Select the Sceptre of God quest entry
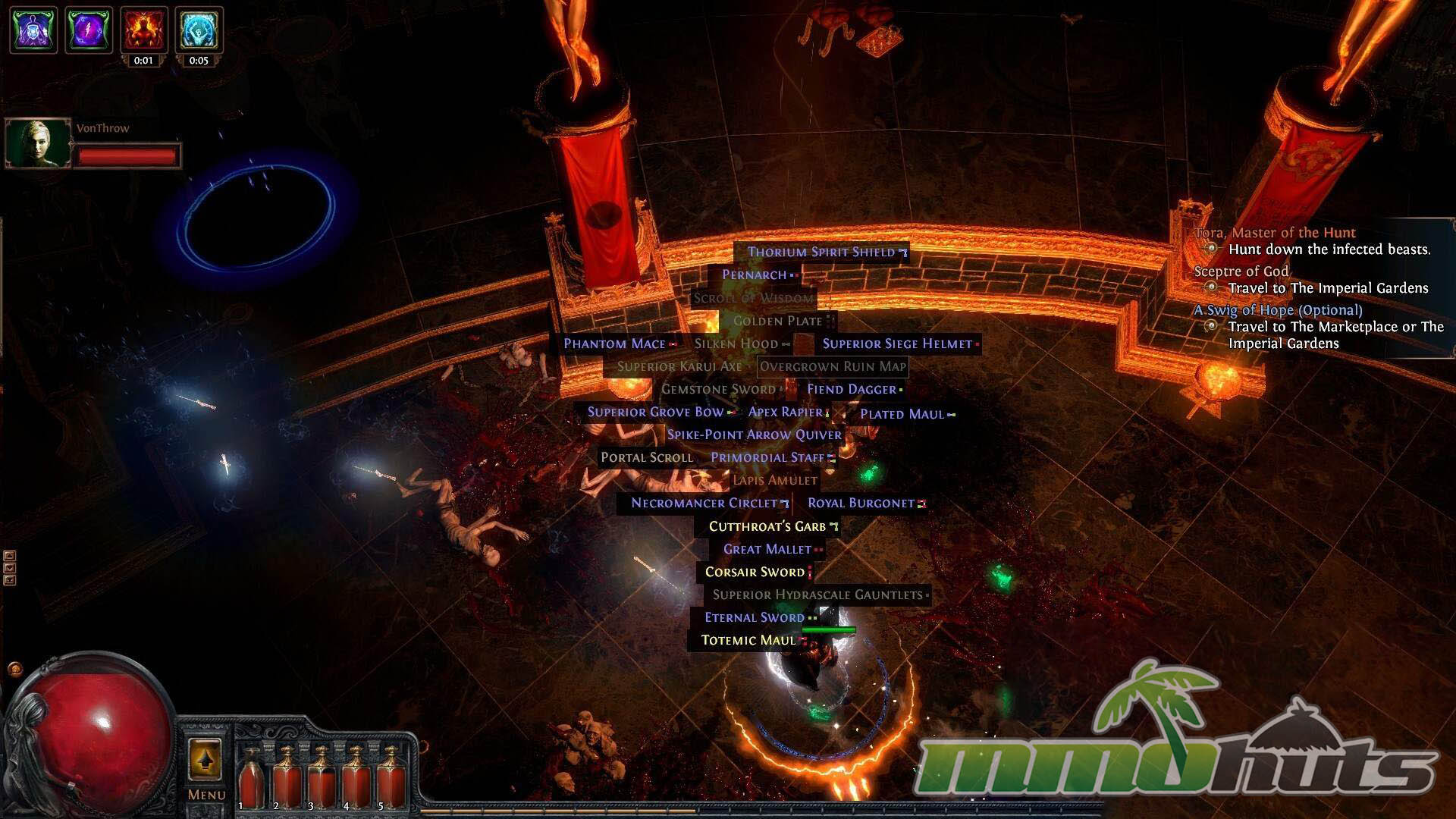 pos(1241,271)
